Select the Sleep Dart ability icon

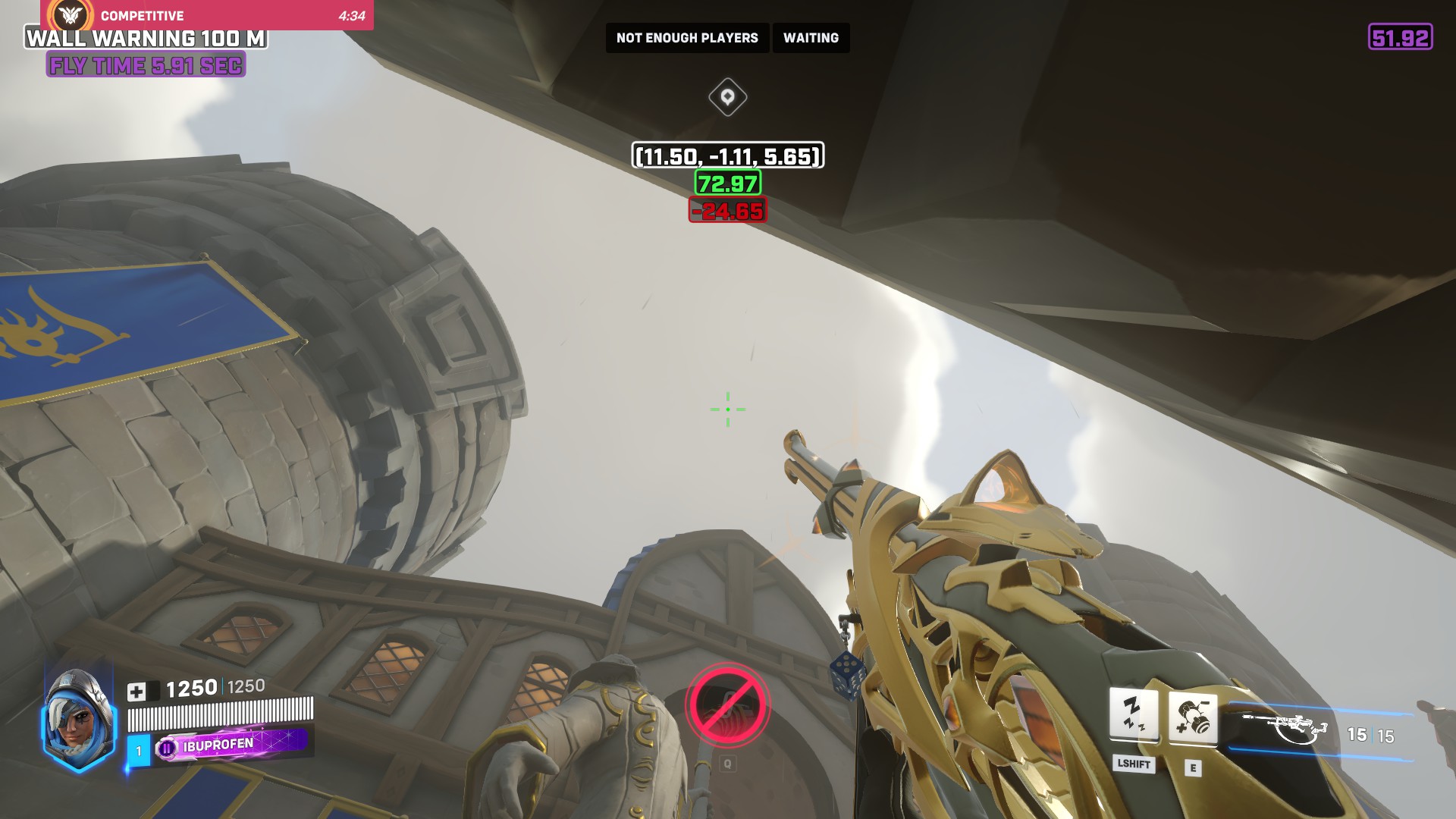[1134, 714]
